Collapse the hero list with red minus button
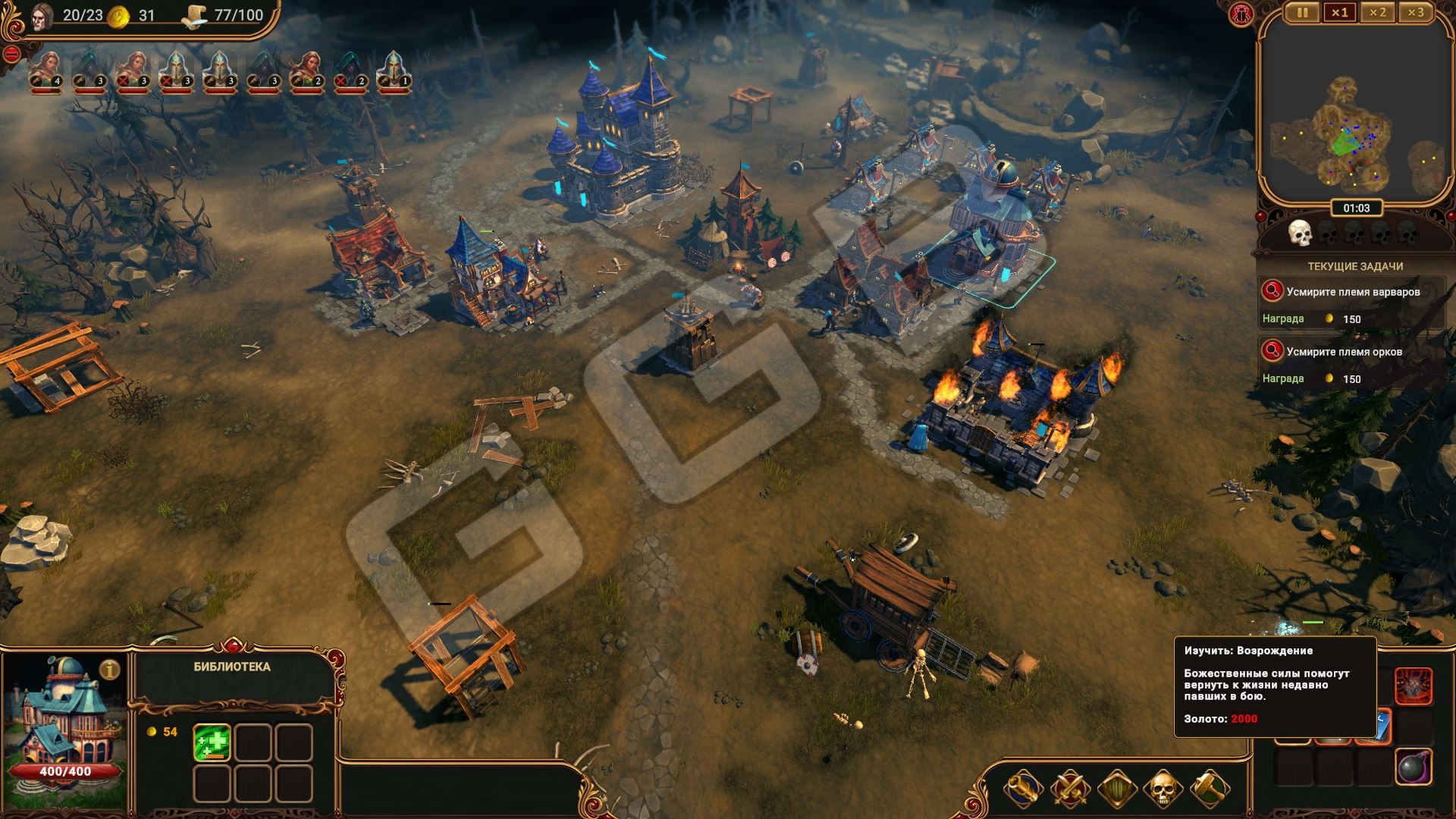 [x=11, y=54]
